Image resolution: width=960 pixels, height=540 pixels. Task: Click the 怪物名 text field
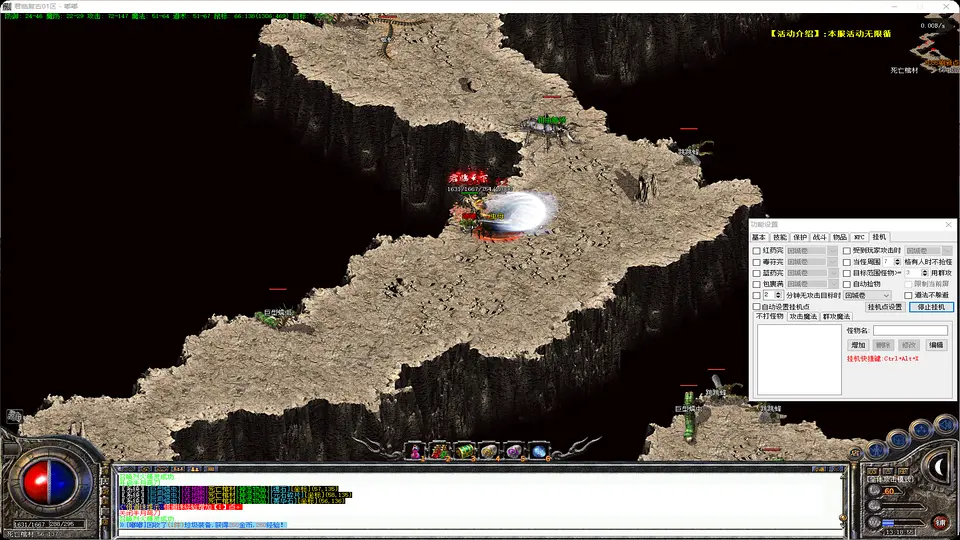coord(910,330)
